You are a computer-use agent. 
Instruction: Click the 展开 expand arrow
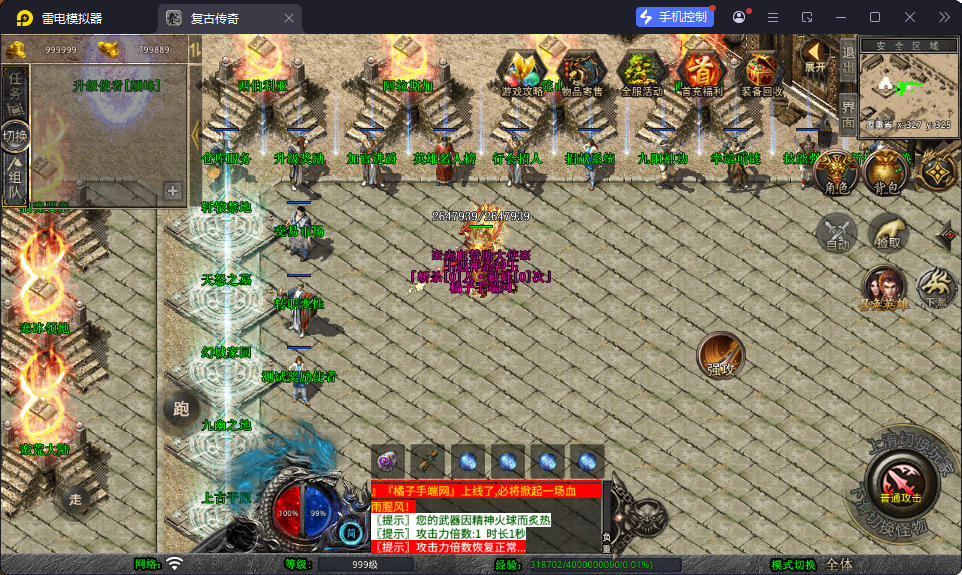(816, 55)
